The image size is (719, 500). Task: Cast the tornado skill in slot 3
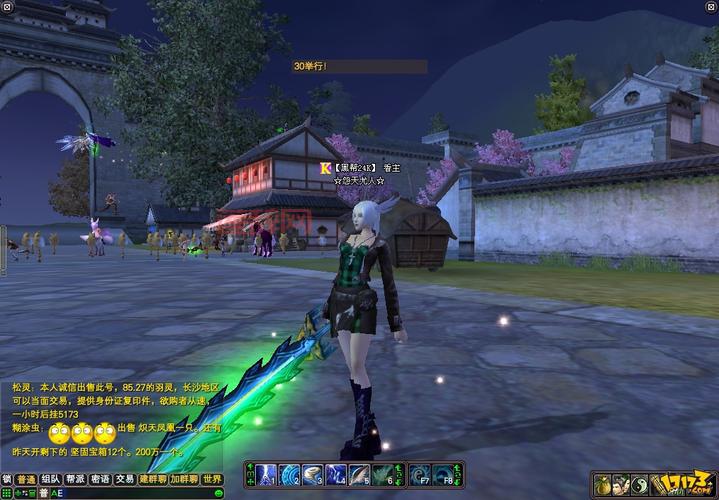point(313,474)
